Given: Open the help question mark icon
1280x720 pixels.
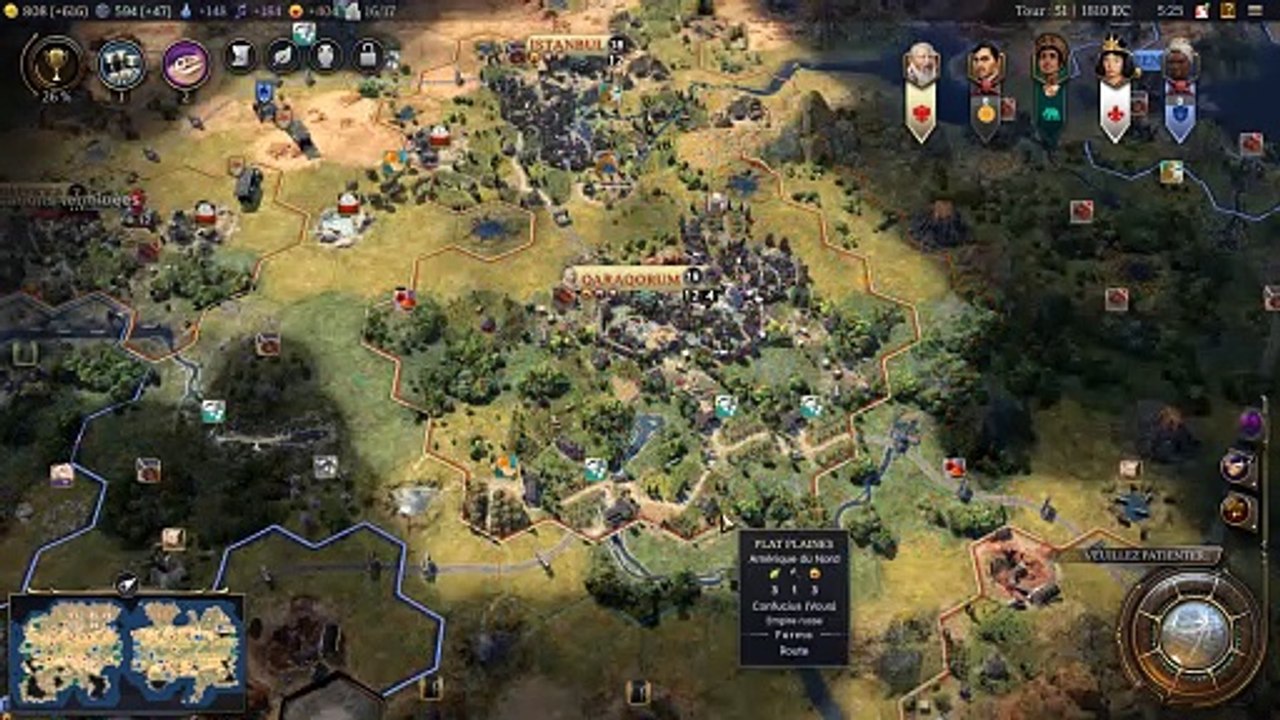Looking at the screenshot, I should (x=1228, y=10).
